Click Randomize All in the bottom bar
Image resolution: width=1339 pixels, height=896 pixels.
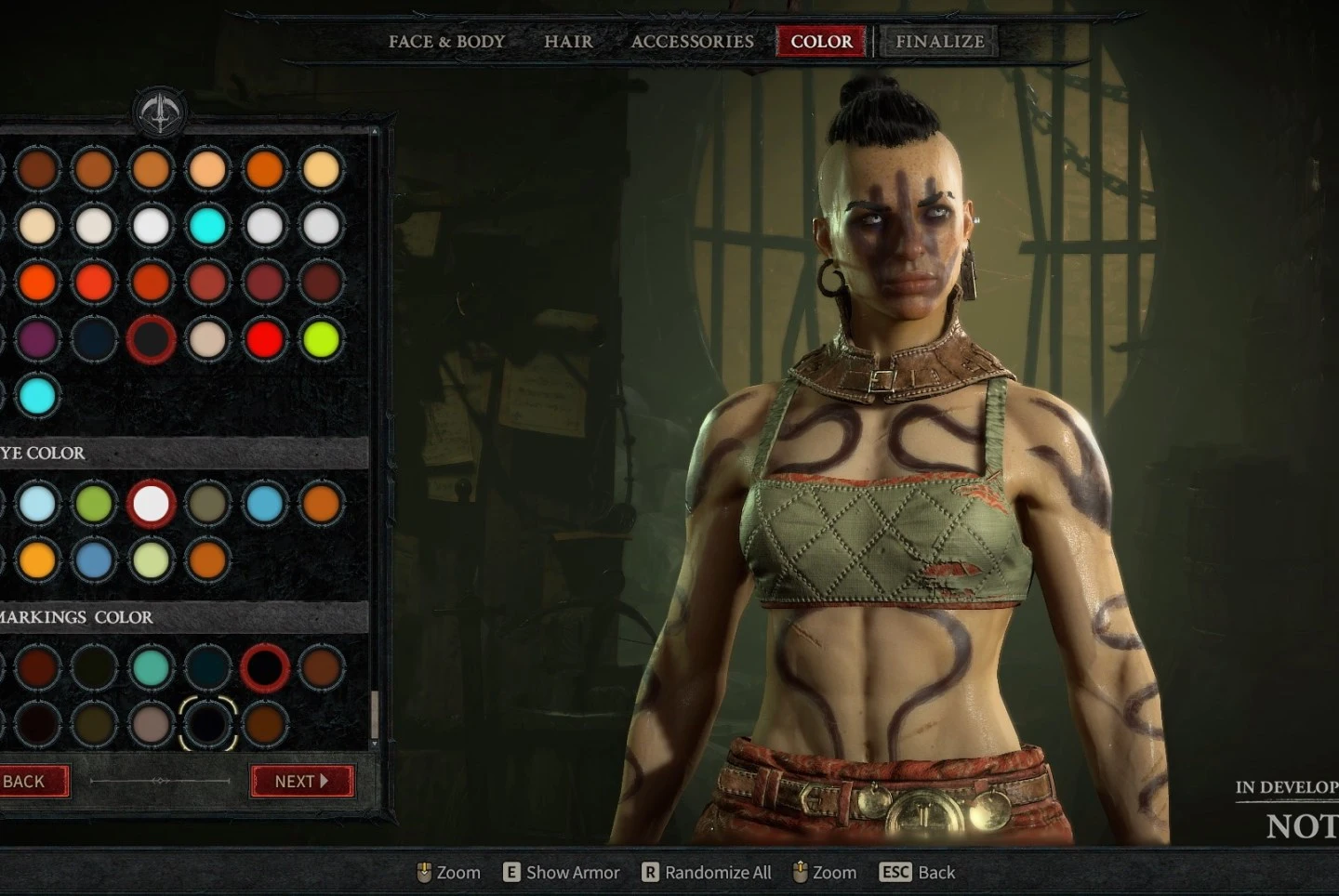[x=707, y=873]
